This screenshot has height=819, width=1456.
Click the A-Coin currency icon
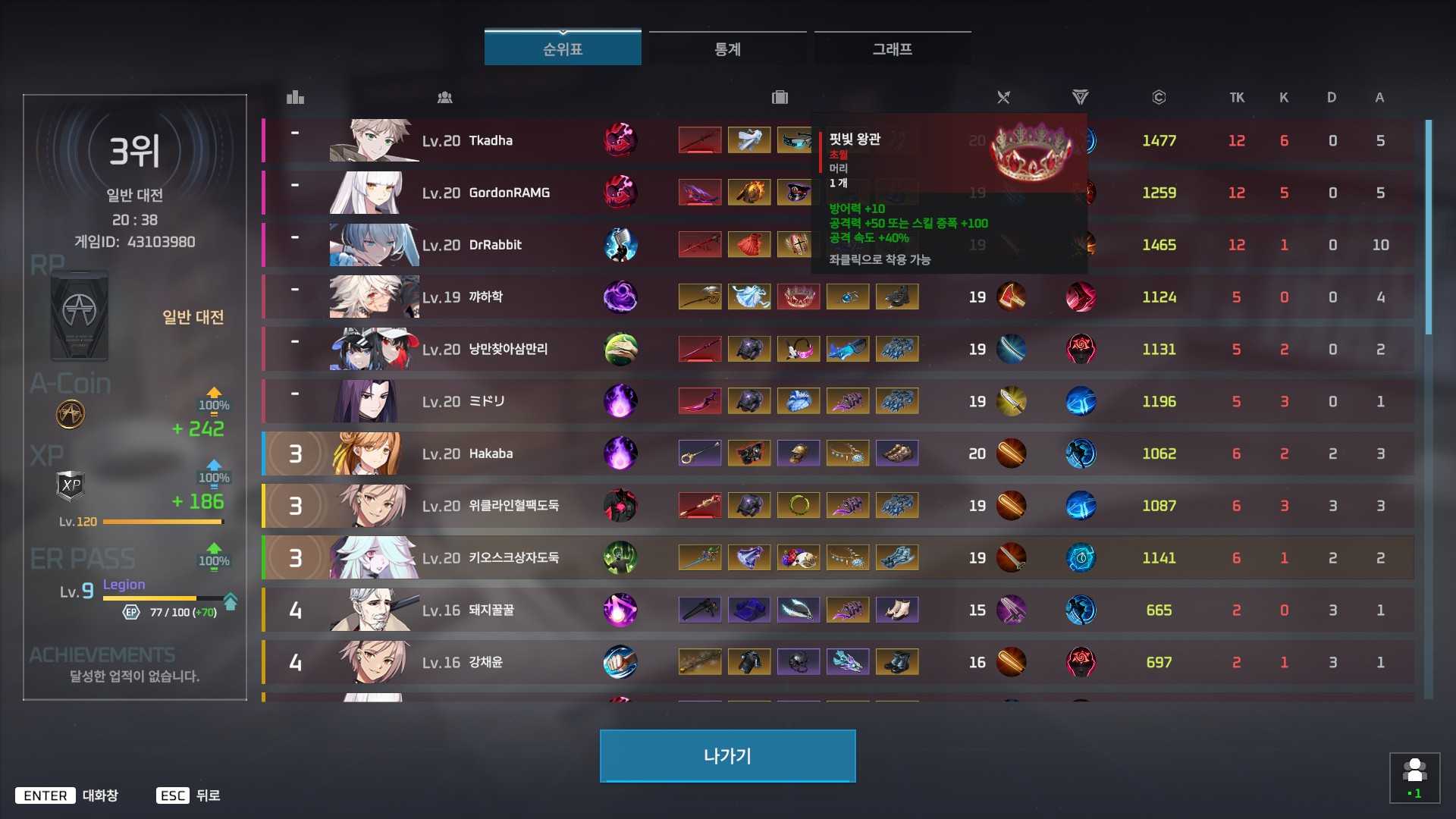click(70, 414)
